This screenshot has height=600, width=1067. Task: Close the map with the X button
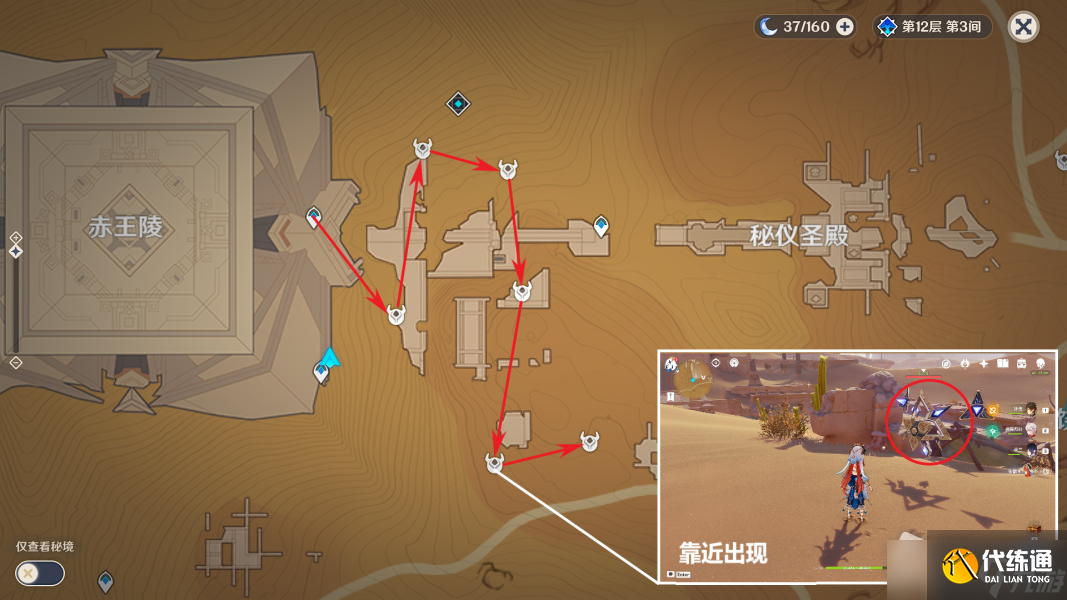pyautogui.click(x=1023, y=26)
